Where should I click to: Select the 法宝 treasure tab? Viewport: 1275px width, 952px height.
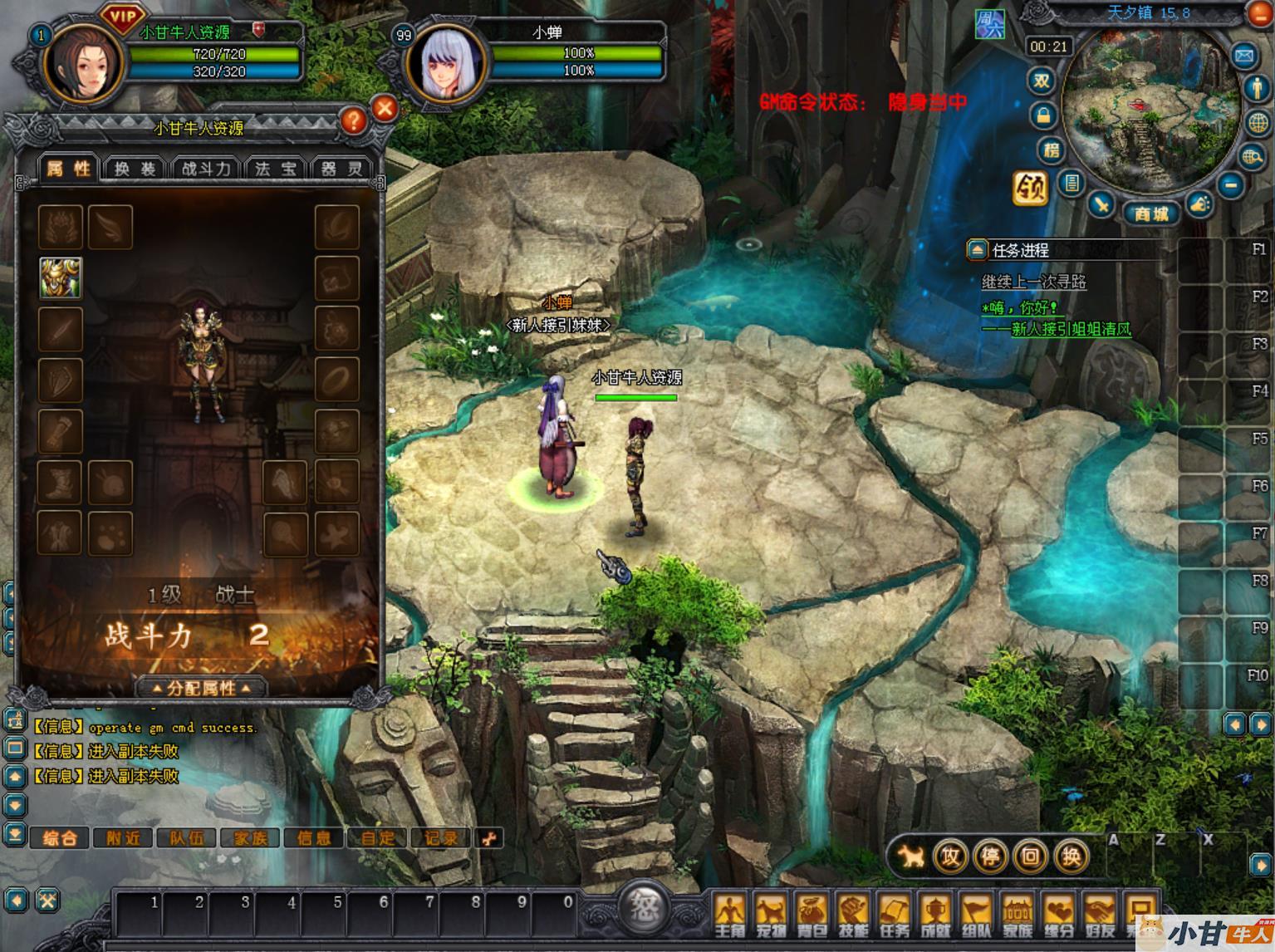tap(275, 169)
